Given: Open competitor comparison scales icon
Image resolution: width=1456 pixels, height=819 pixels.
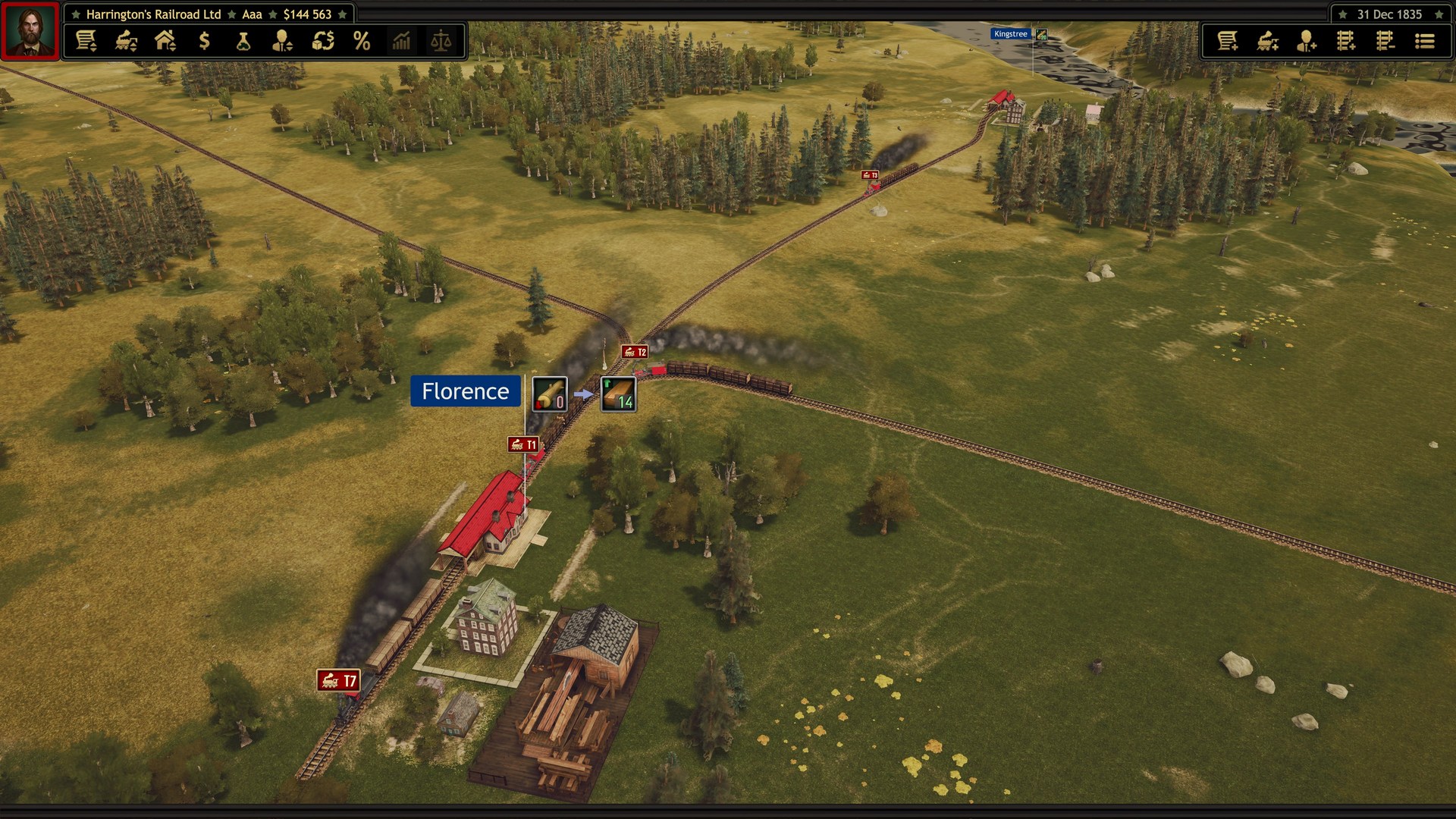Looking at the screenshot, I should 441,42.
